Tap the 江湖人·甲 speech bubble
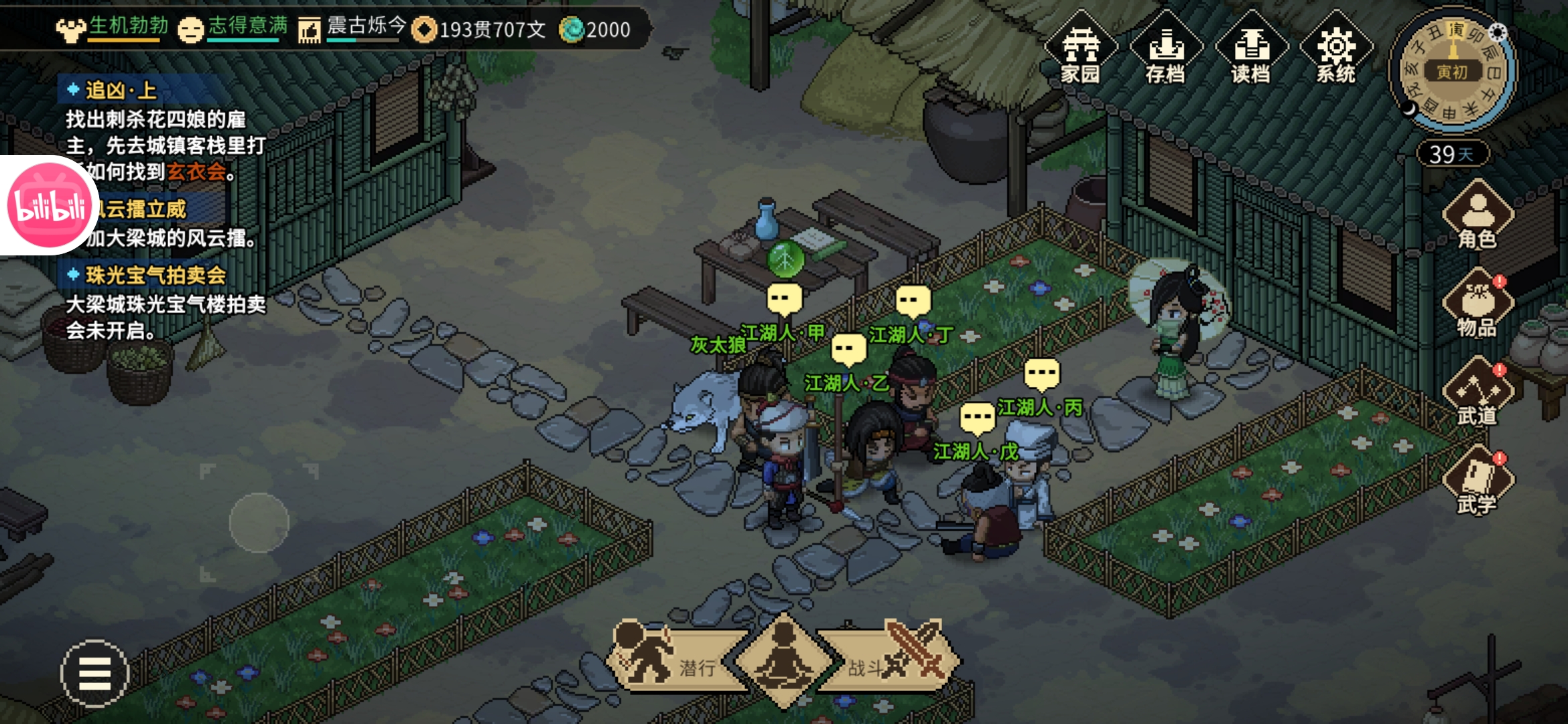The height and width of the screenshot is (724, 1568). (784, 299)
